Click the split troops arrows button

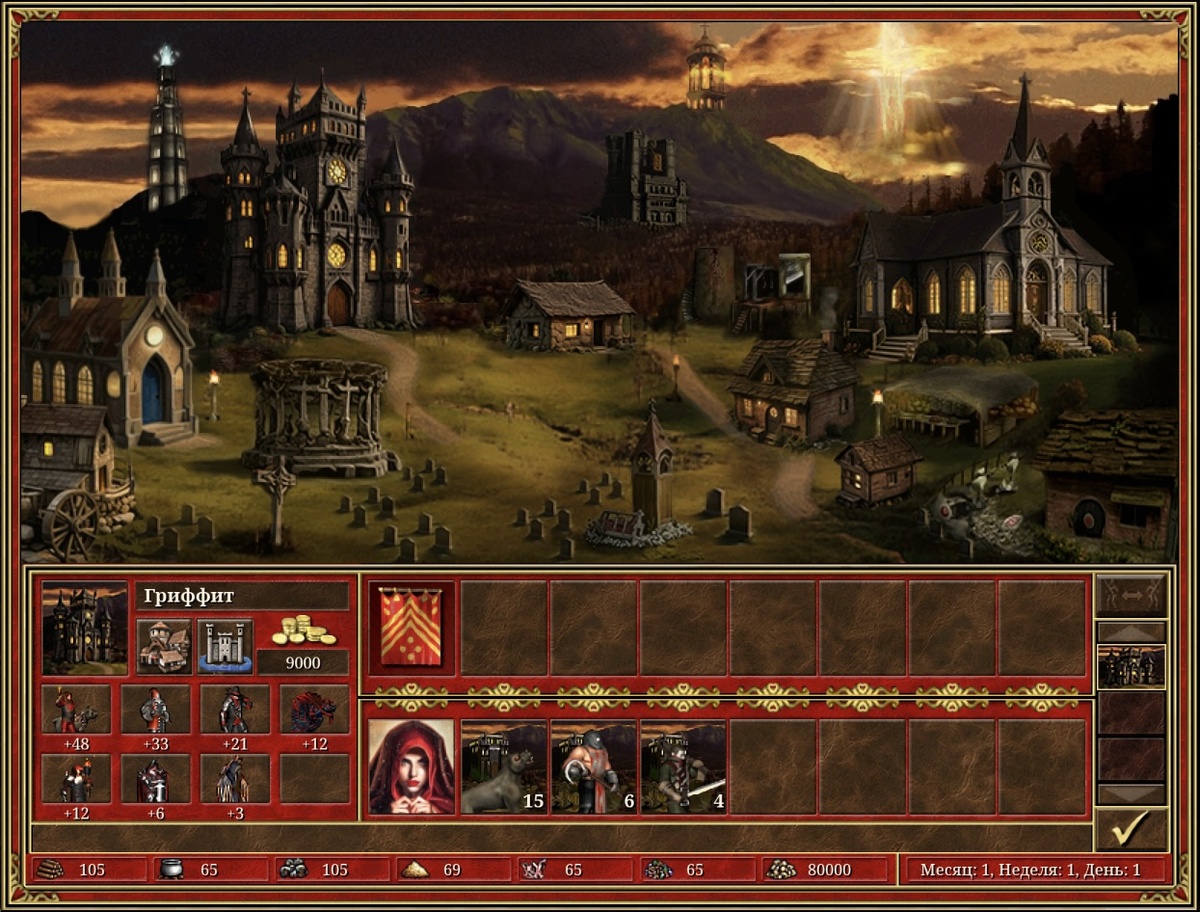coord(1131,595)
